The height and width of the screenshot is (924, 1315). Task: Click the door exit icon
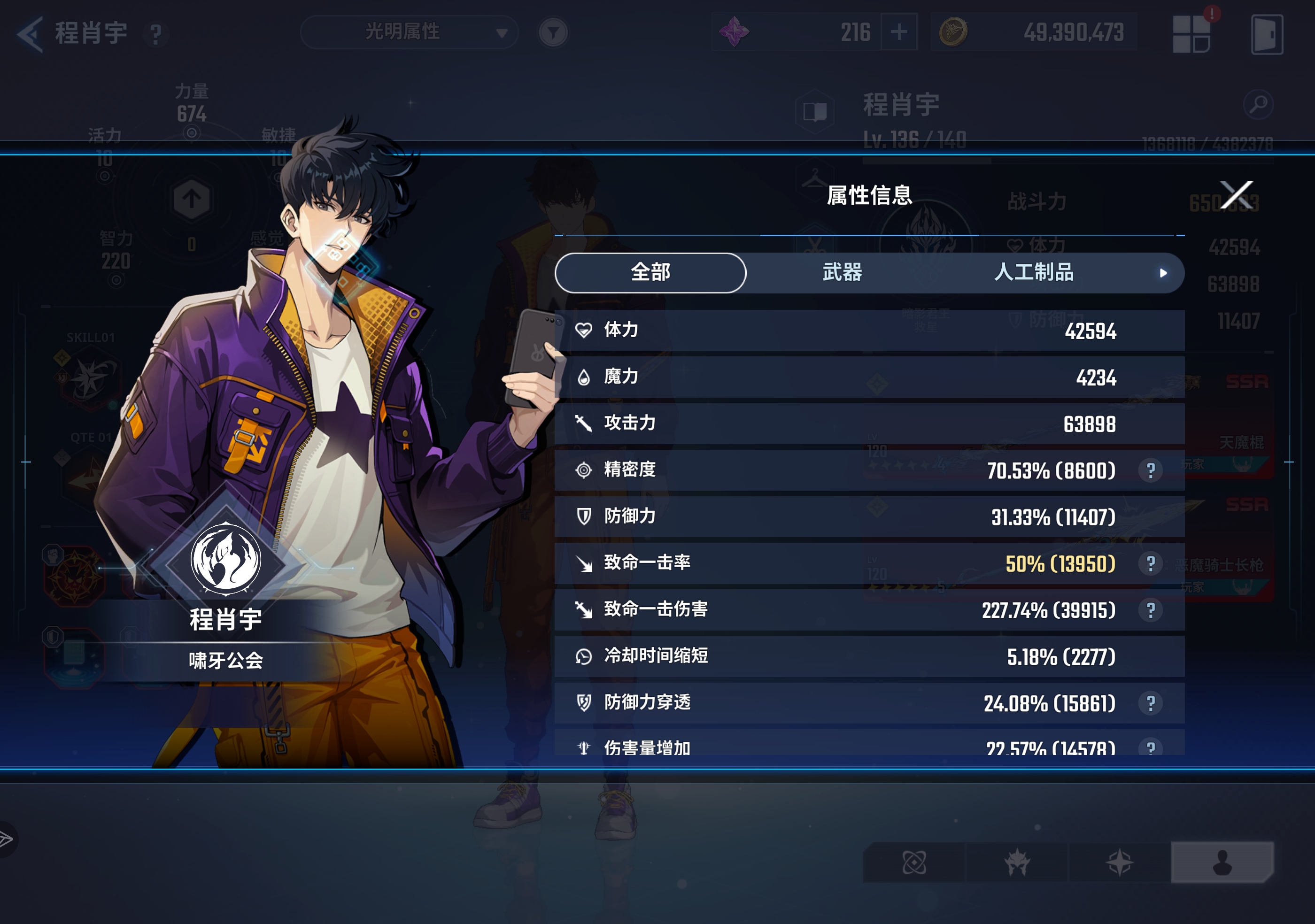tap(1266, 34)
